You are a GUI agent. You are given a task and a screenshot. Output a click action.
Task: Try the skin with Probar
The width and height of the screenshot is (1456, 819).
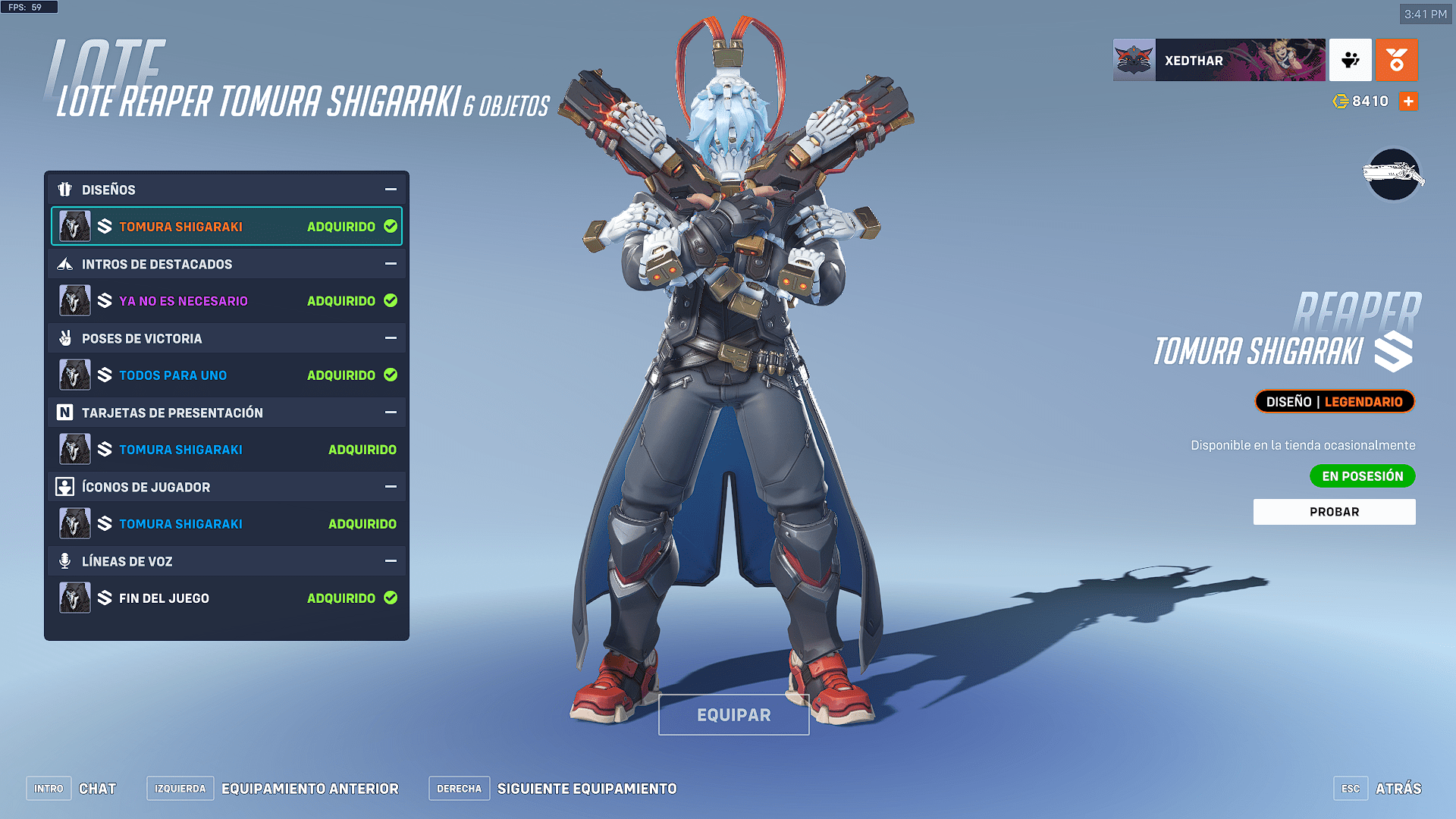(x=1334, y=512)
